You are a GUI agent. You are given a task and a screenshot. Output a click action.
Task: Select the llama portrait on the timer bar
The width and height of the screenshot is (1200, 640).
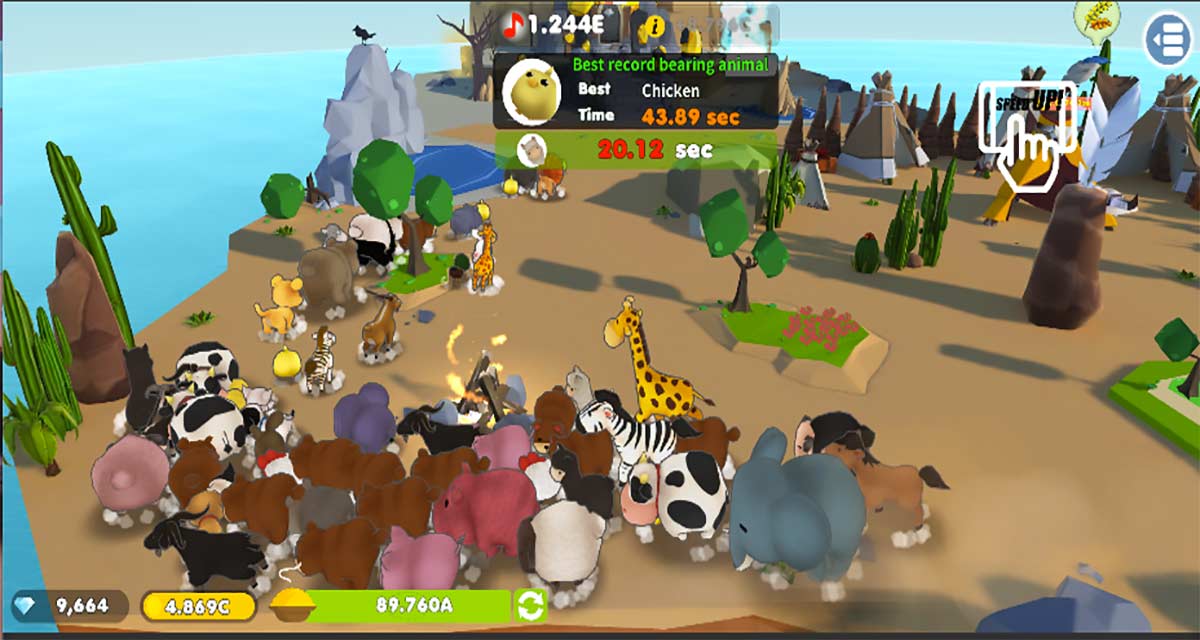point(531,150)
